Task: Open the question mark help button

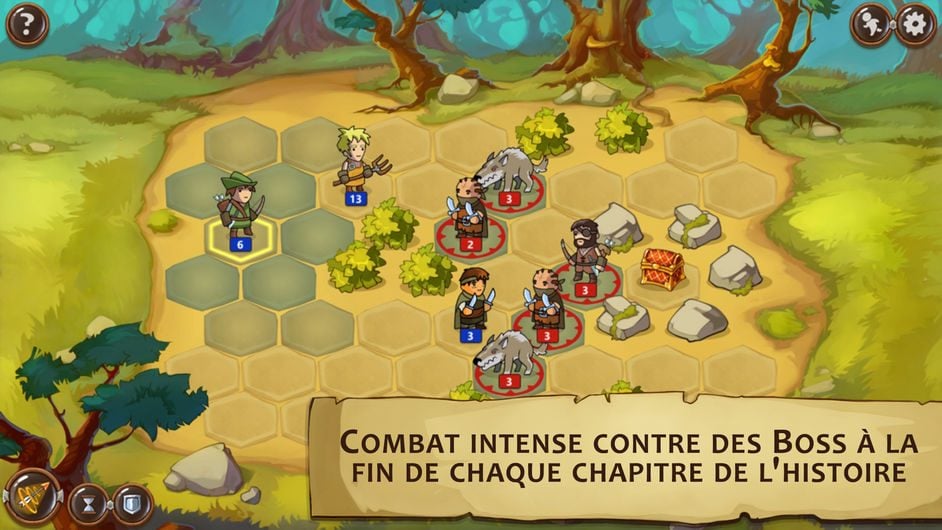Action: coord(27,25)
